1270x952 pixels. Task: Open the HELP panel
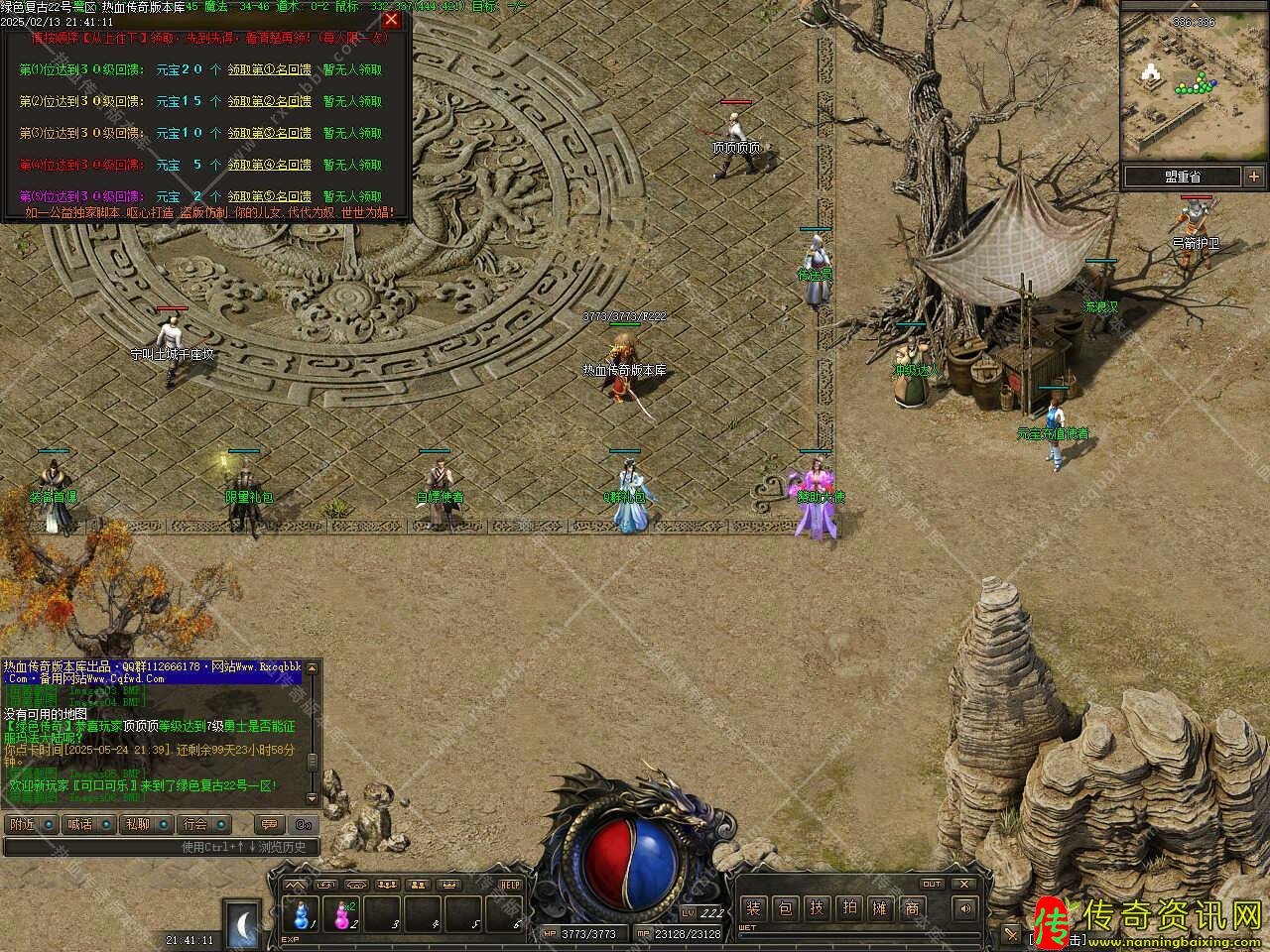tap(510, 885)
